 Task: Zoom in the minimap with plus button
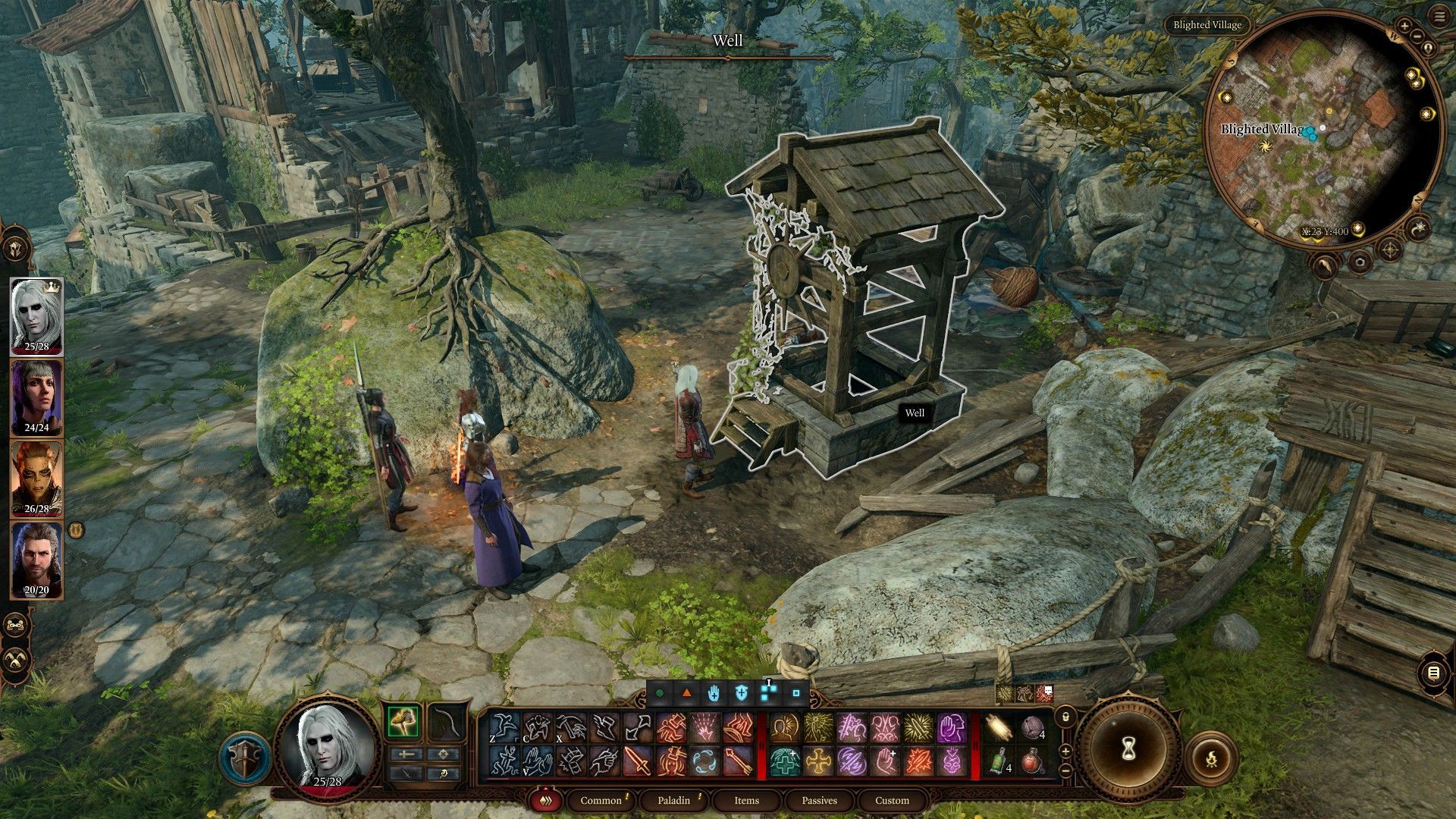[1404, 26]
